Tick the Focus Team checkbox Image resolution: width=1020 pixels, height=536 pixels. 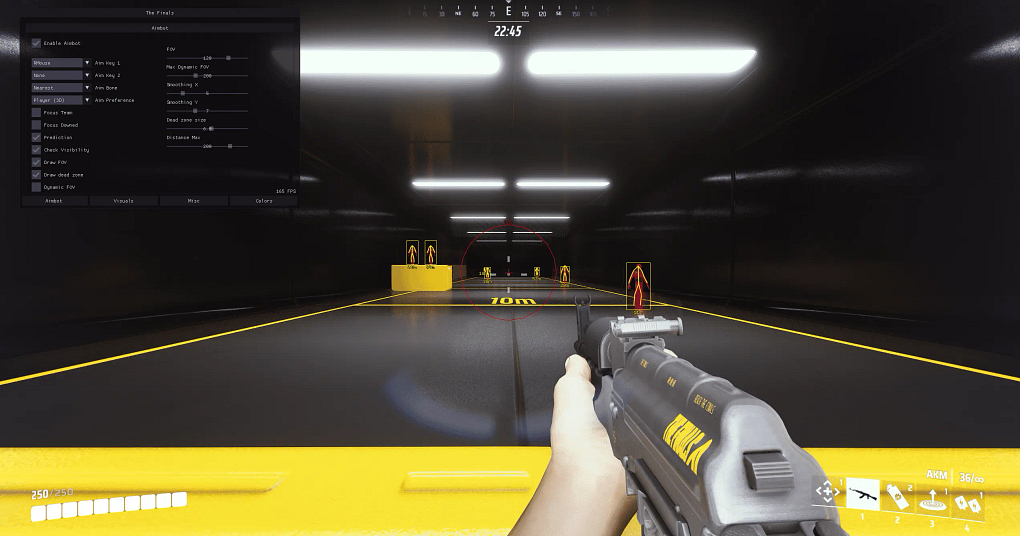(37, 112)
